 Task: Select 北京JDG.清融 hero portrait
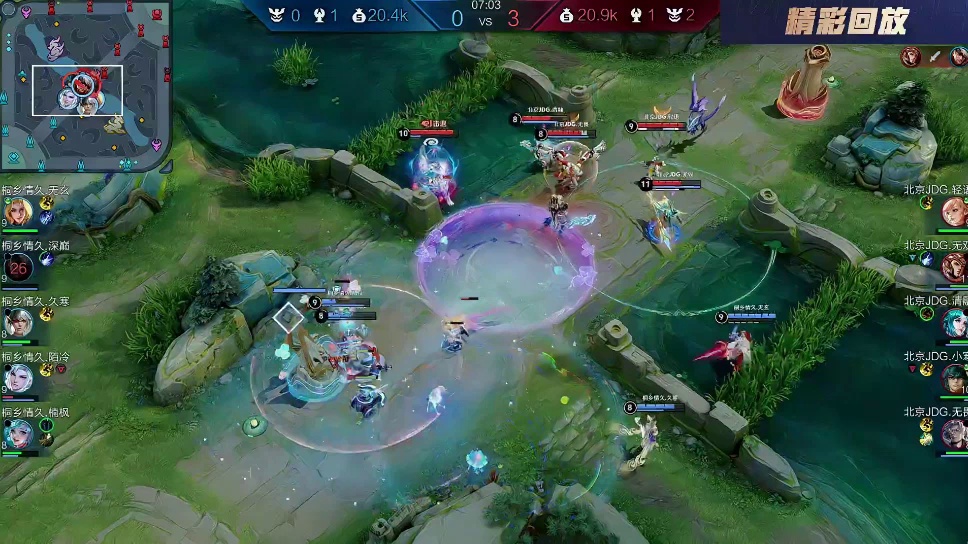[x=953, y=322]
